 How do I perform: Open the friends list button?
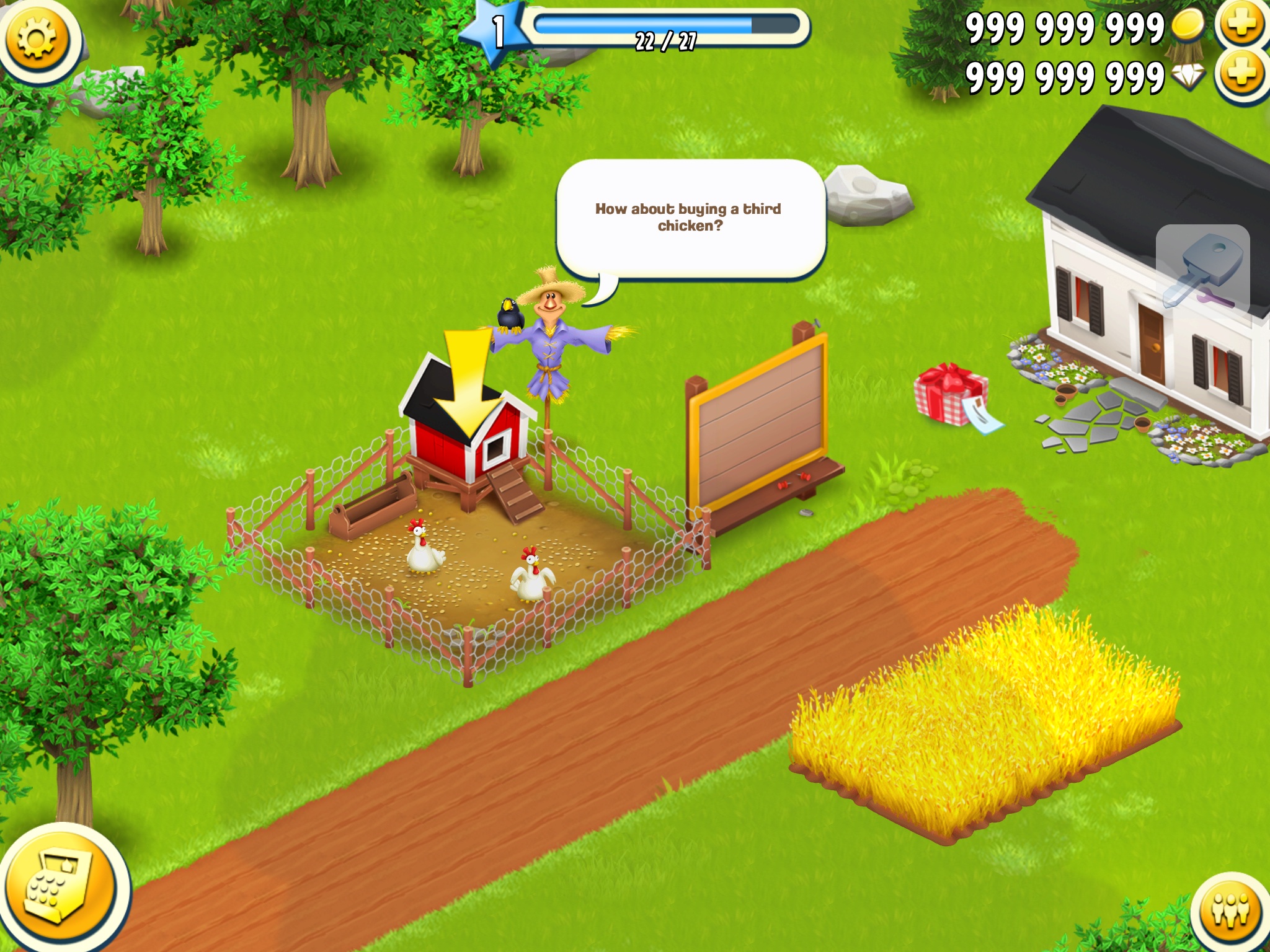pyautogui.click(x=1232, y=911)
